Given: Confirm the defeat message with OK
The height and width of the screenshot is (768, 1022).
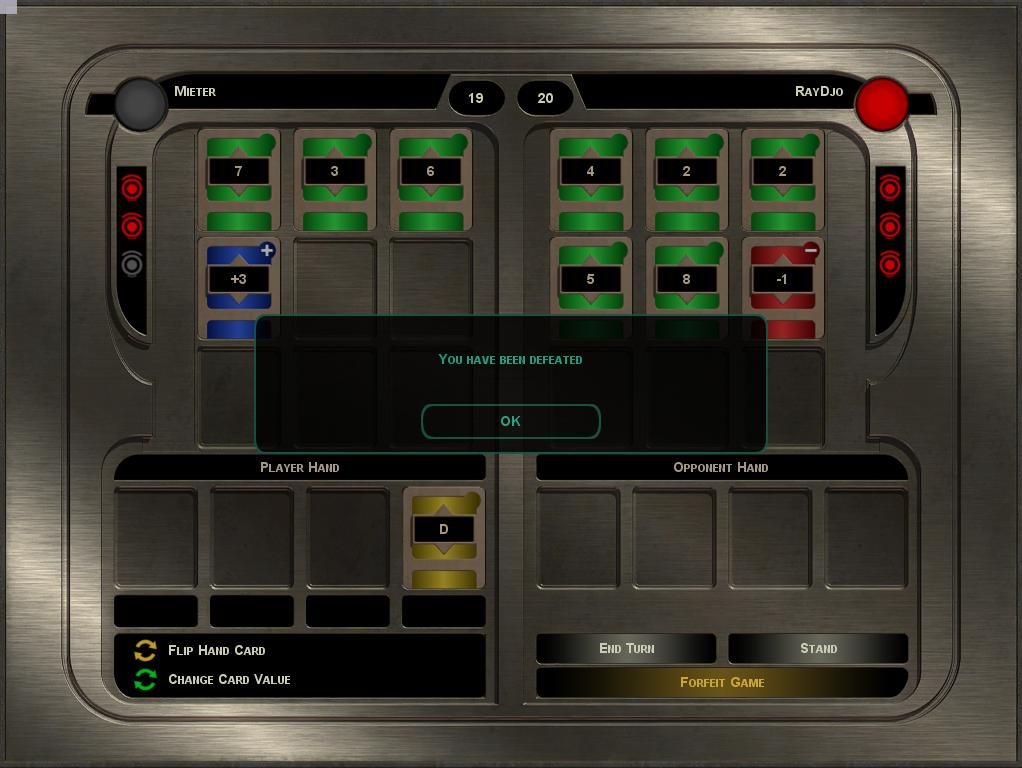Looking at the screenshot, I should click(510, 421).
